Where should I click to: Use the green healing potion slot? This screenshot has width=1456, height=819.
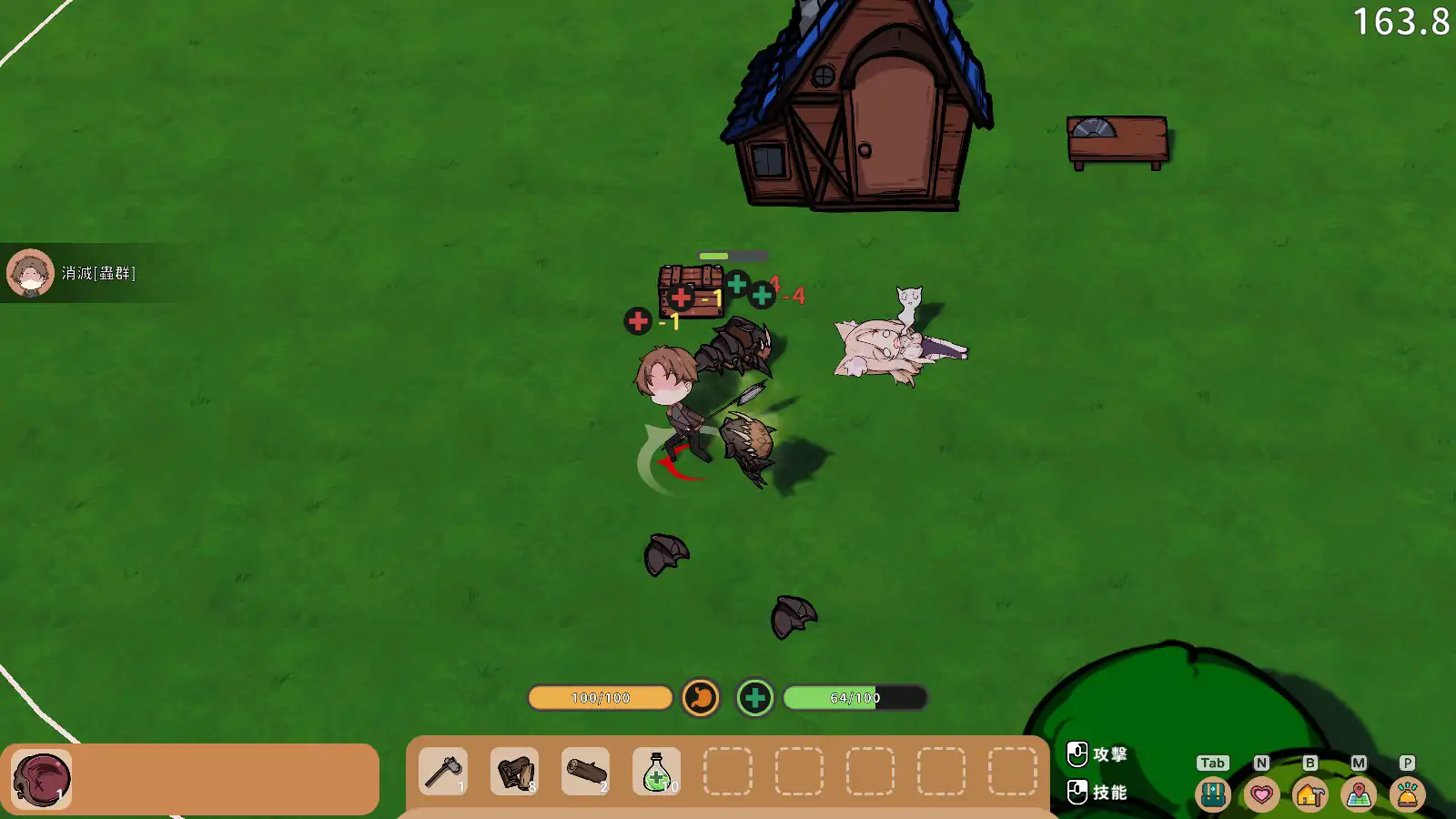(656, 772)
